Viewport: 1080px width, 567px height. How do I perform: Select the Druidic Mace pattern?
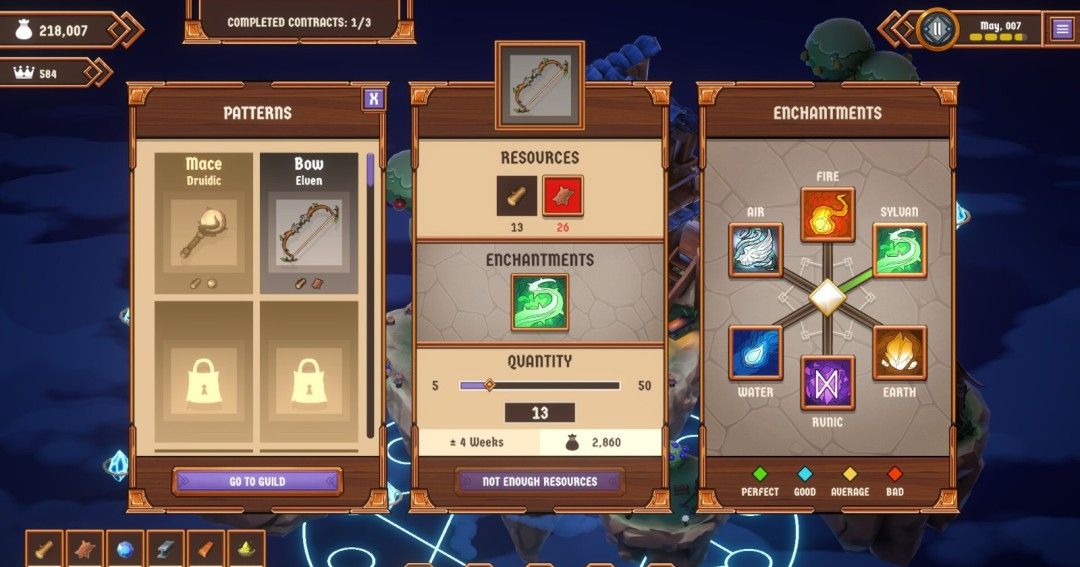(203, 223)
